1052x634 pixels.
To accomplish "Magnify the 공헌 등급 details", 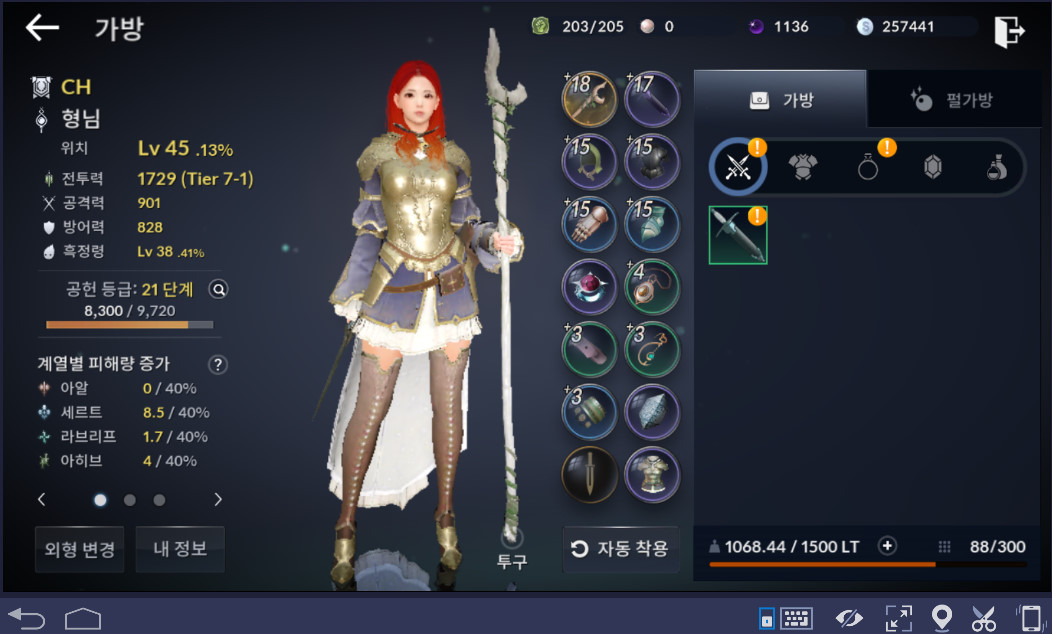I will point(218,289).
